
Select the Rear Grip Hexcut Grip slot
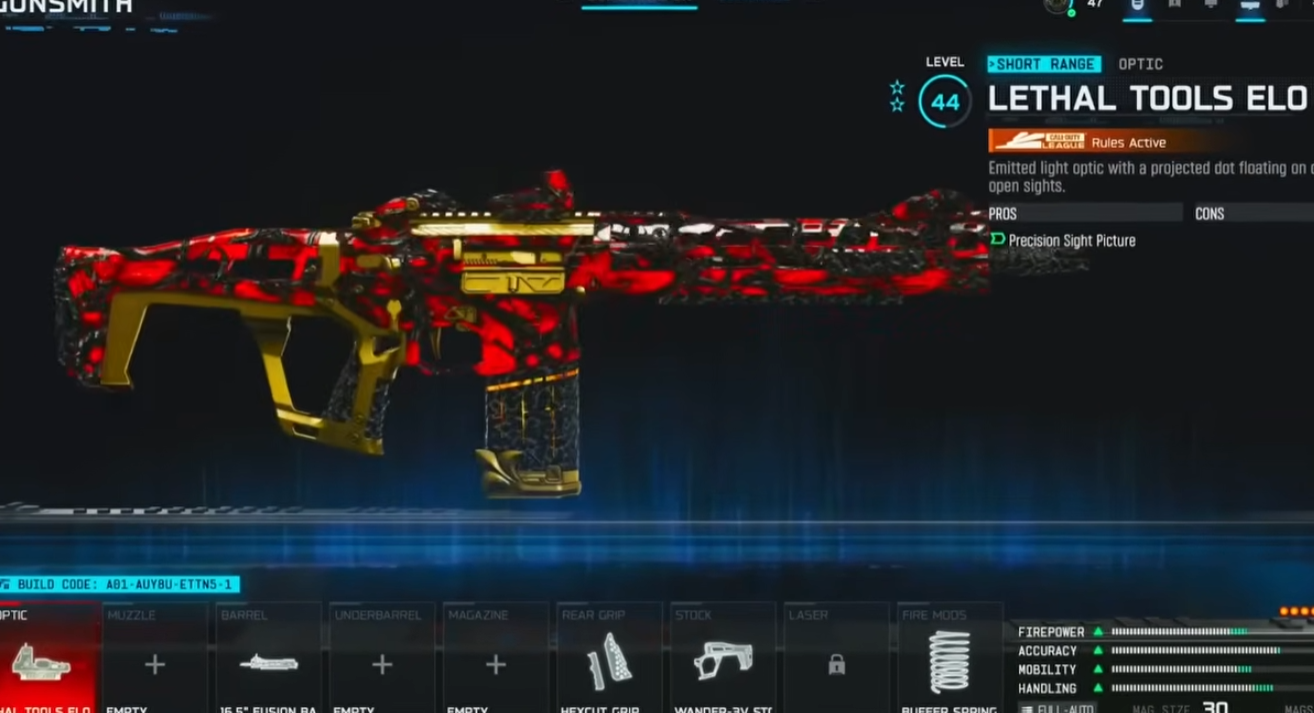pos(609,662)
